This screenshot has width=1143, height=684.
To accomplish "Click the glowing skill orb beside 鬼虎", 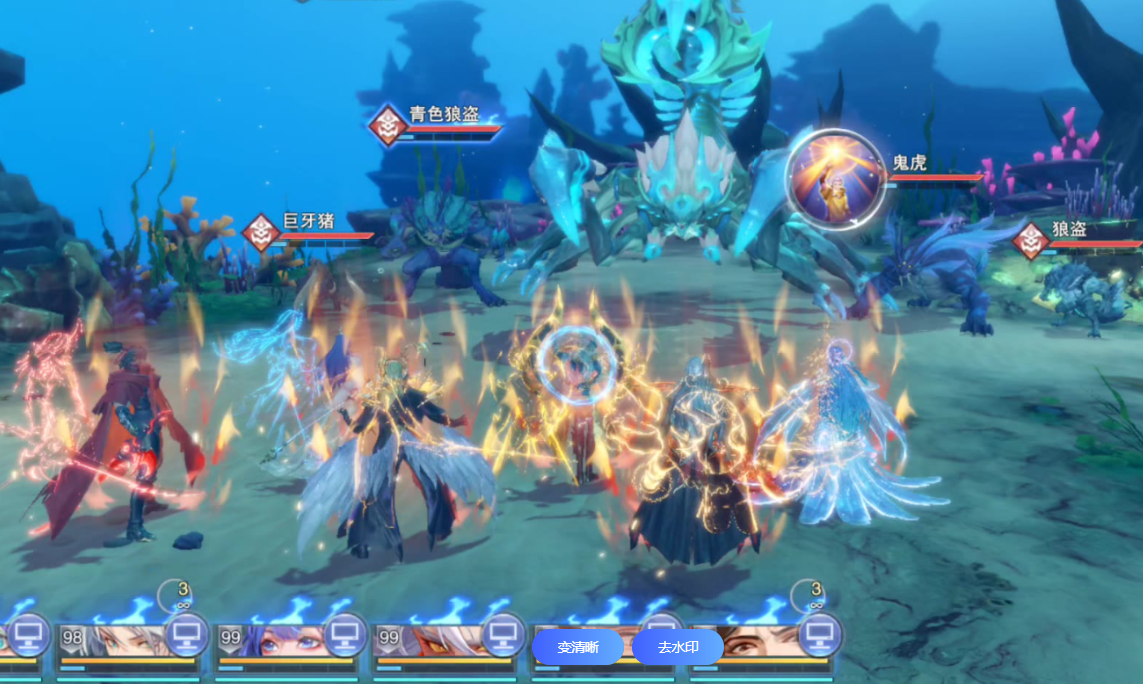I will pyautogui.click(x=835, y=179).
